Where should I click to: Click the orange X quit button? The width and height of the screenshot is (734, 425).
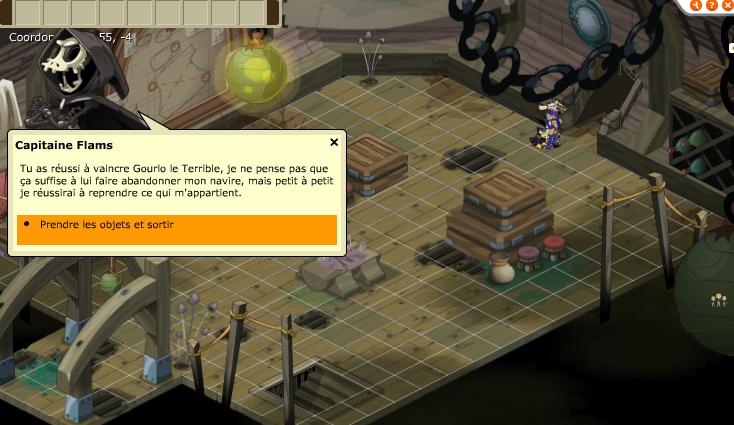(x=727, y=4)
